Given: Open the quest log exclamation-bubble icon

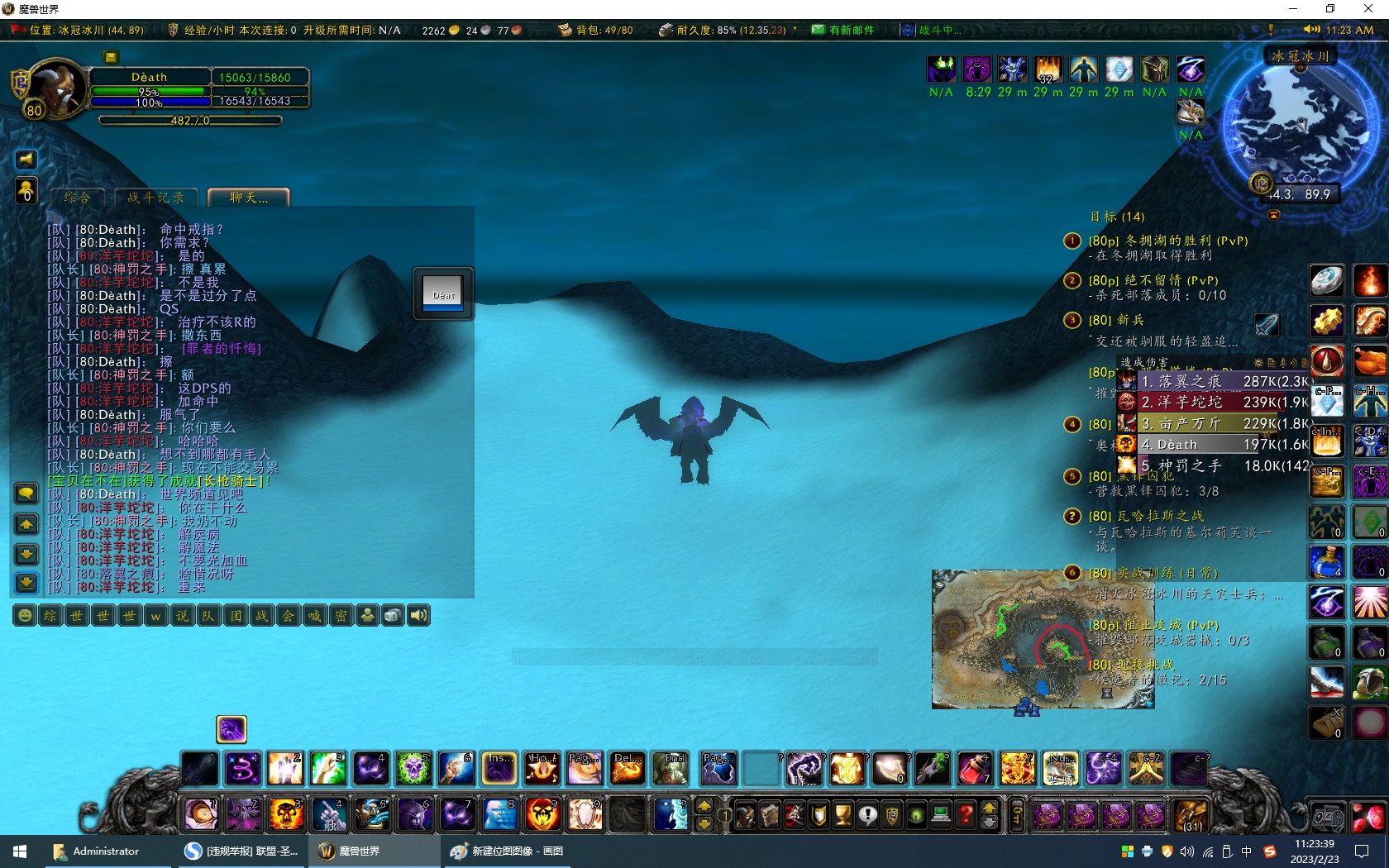Looking at the screenshot, I should (x=867, y=816).
